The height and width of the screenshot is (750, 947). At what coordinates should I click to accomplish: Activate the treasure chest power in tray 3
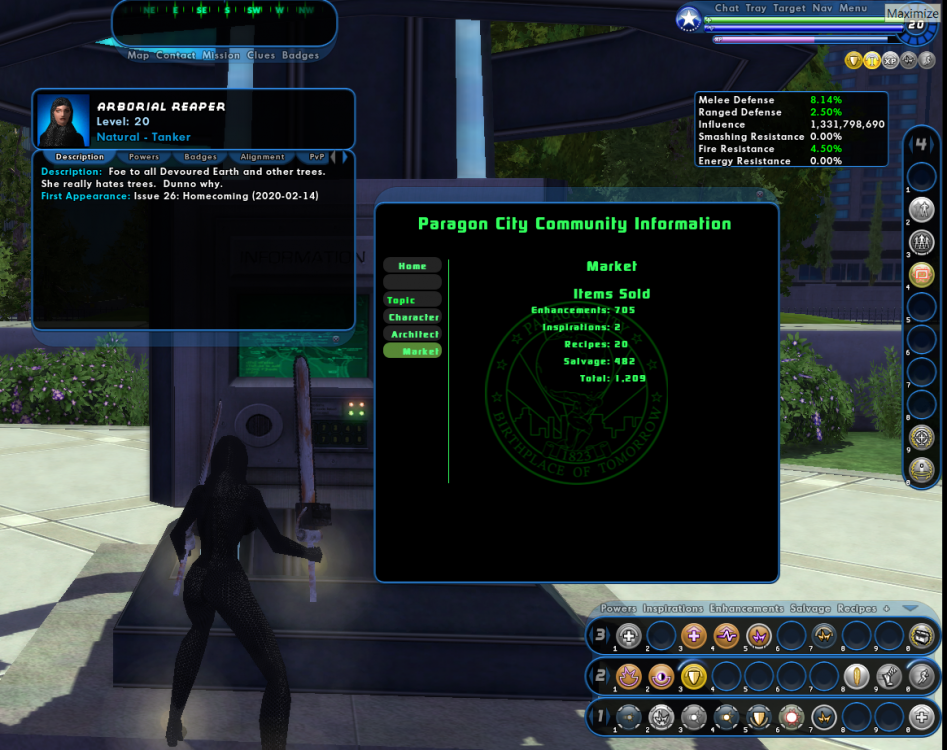pos(921,635)
